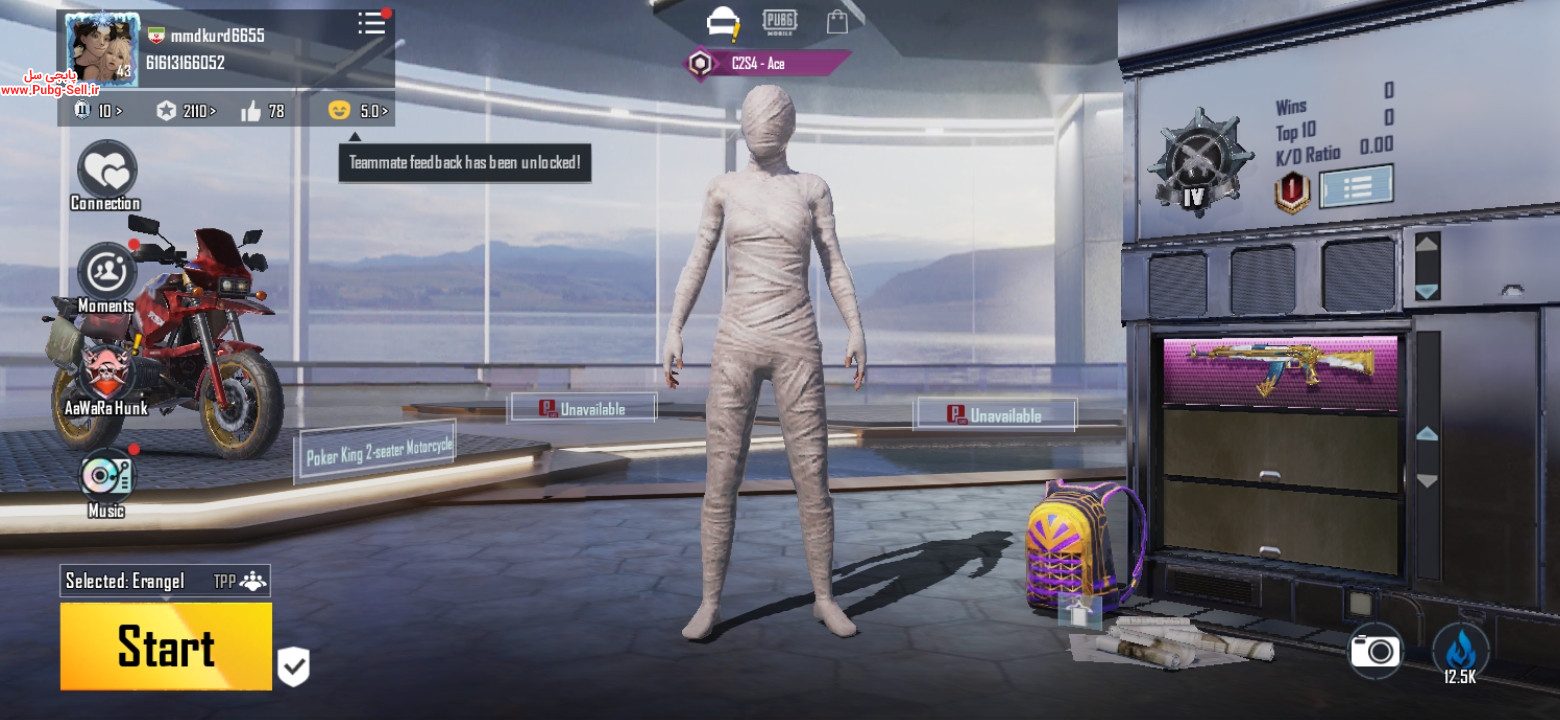Open the AaWaRa Hunk clan icon
Screen dimensions: 1560x720
pyautogui.click(x=106, y=374)
